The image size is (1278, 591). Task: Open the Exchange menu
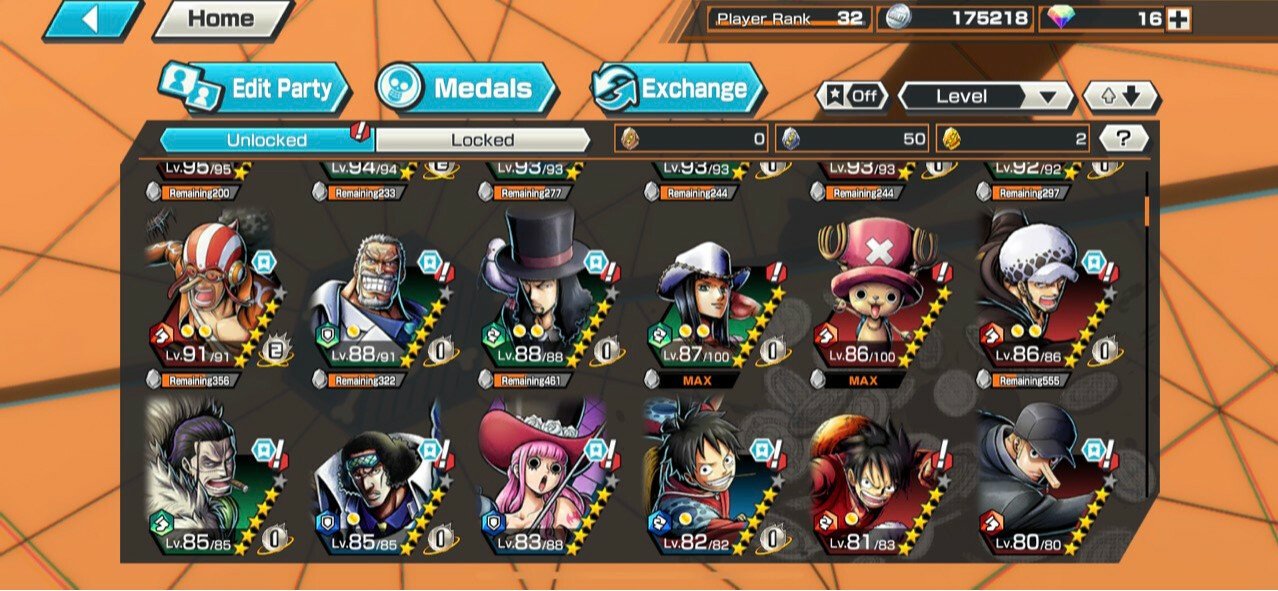tap(678, 89)
